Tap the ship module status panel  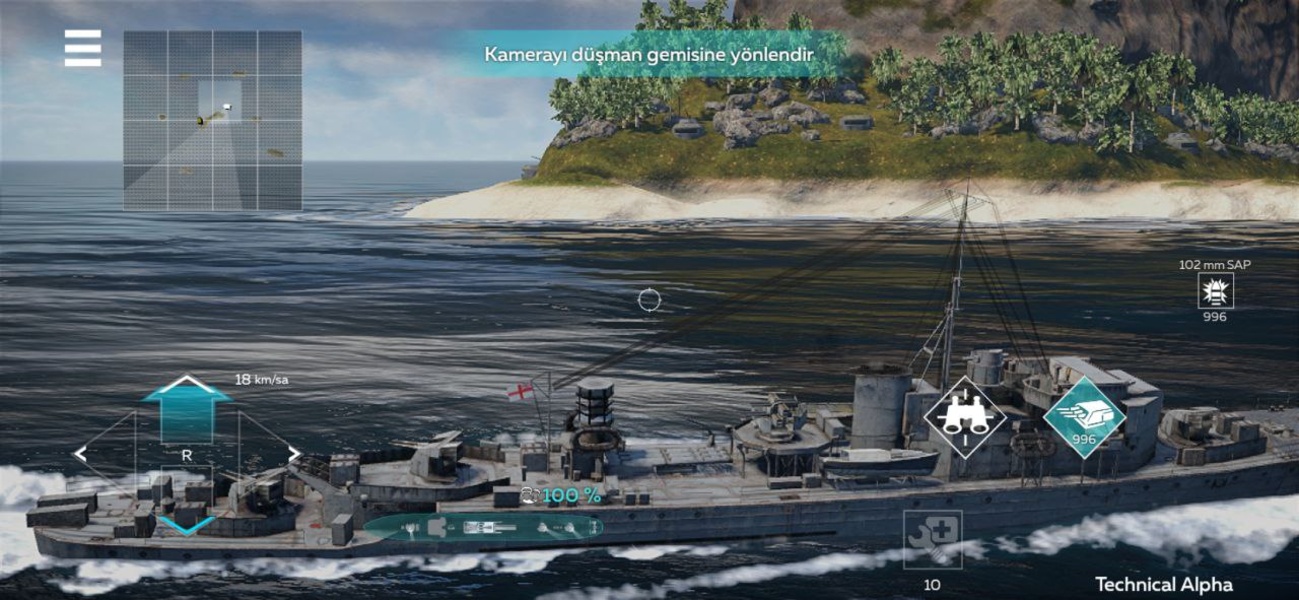point(483,526)
